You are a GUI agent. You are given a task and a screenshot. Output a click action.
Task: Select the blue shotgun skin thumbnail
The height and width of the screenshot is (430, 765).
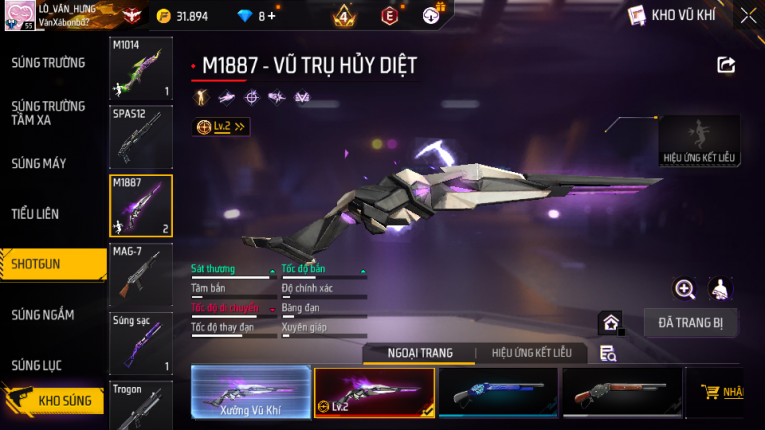[x=497, y=391]
